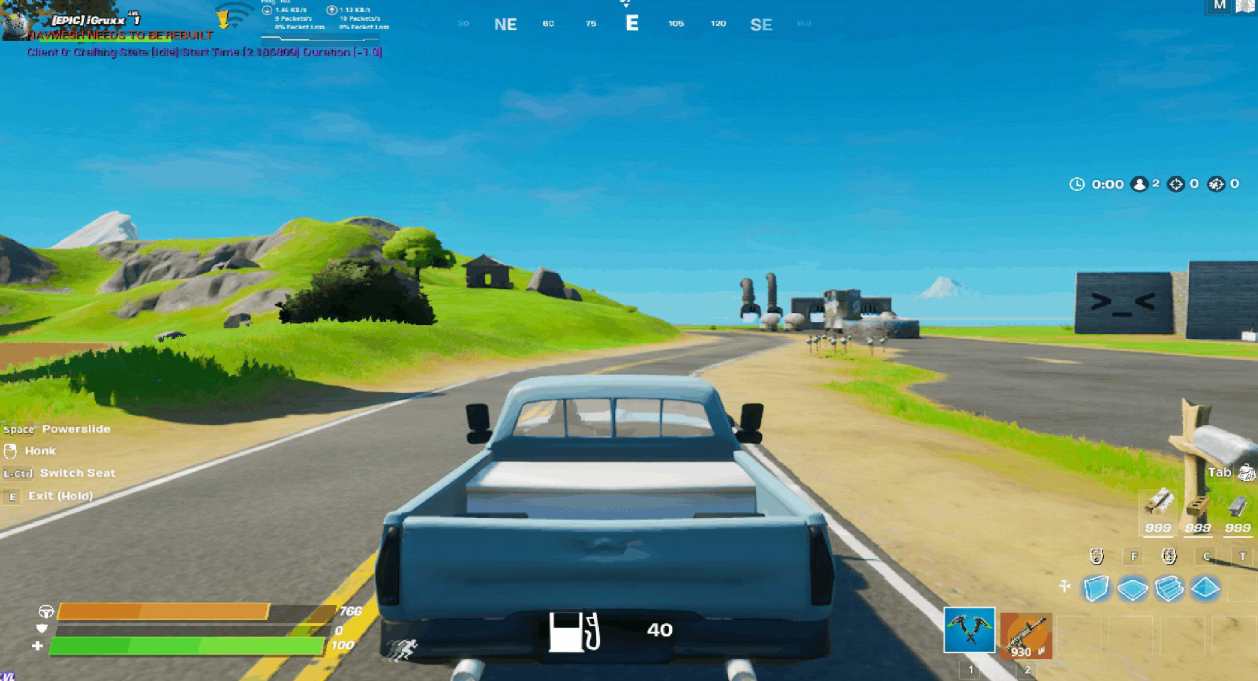This screenshot has width=1258, height=681.
Task: Choose the floor building piece
Action: [1133, 589]
